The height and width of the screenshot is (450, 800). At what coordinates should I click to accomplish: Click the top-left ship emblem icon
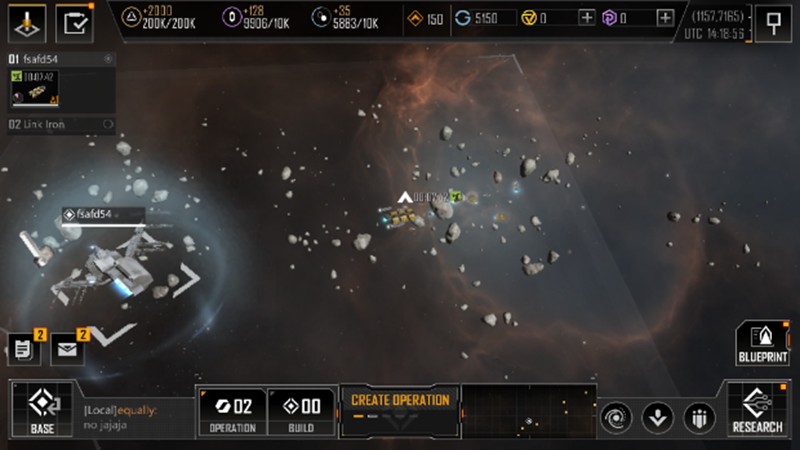(x=26, y=21)
